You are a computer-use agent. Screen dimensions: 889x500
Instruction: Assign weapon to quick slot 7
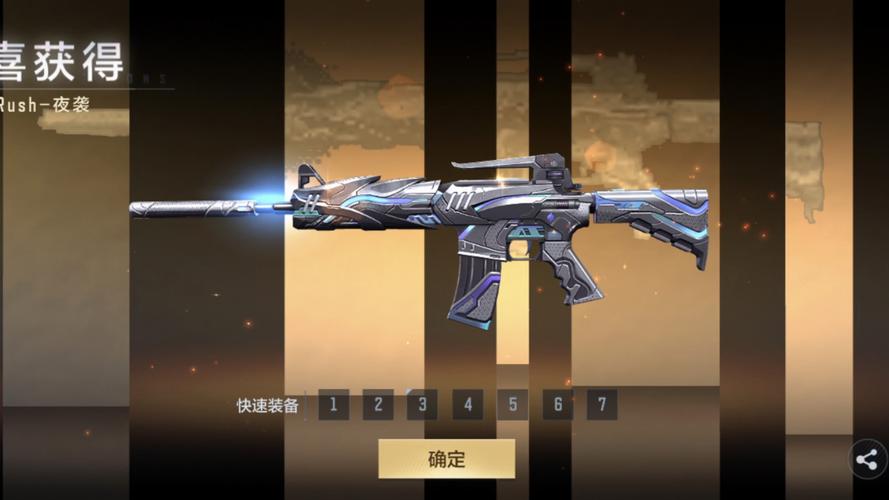click(601, 405)
